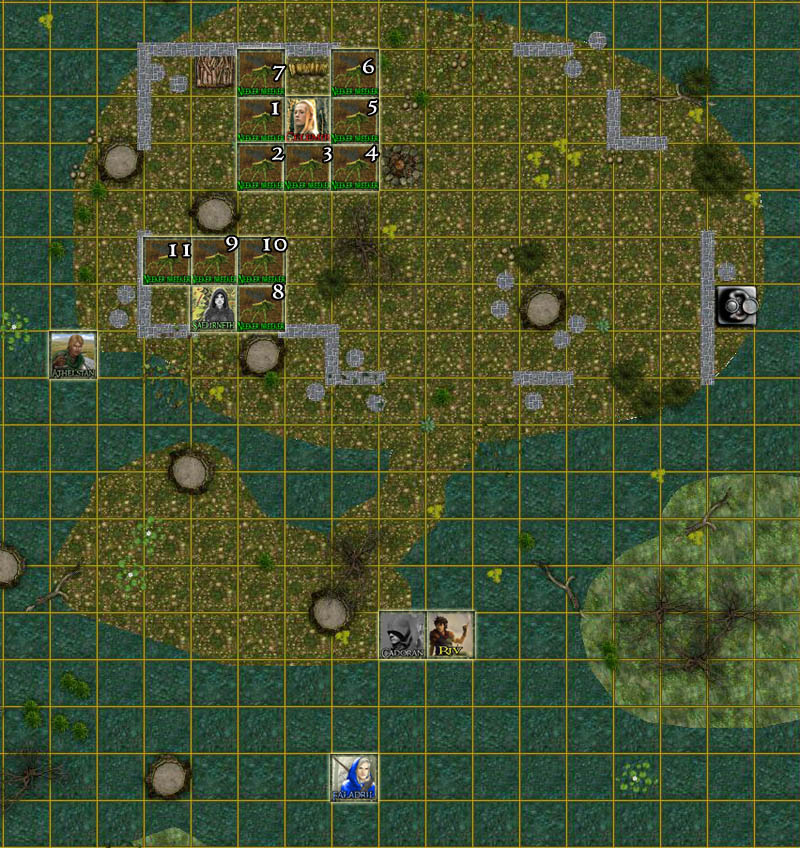The image size is (800, 848).
Task: Select Needler token number 4
Action: 354,166
